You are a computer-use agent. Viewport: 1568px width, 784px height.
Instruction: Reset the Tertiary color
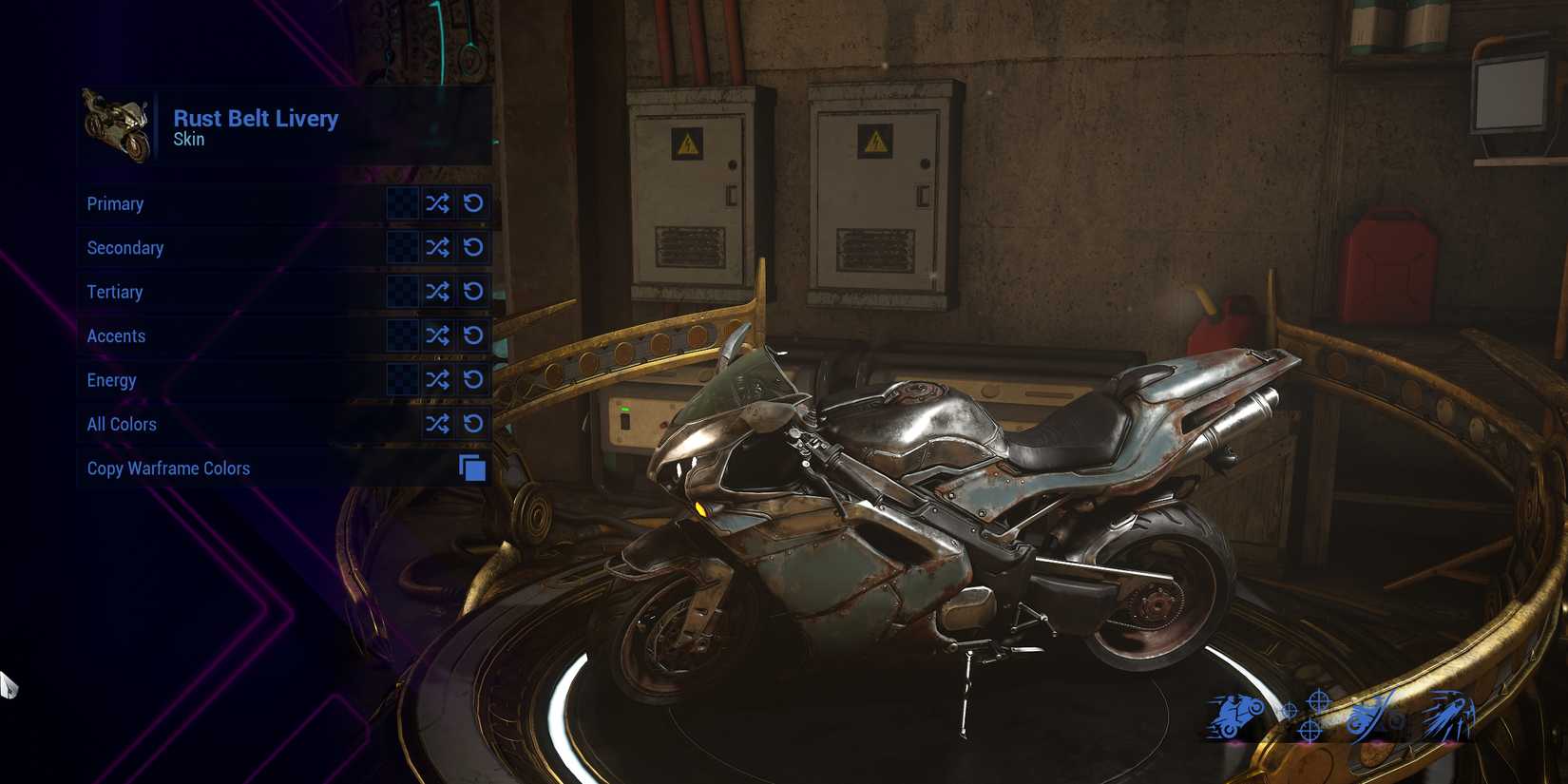[x=473, y=292]
